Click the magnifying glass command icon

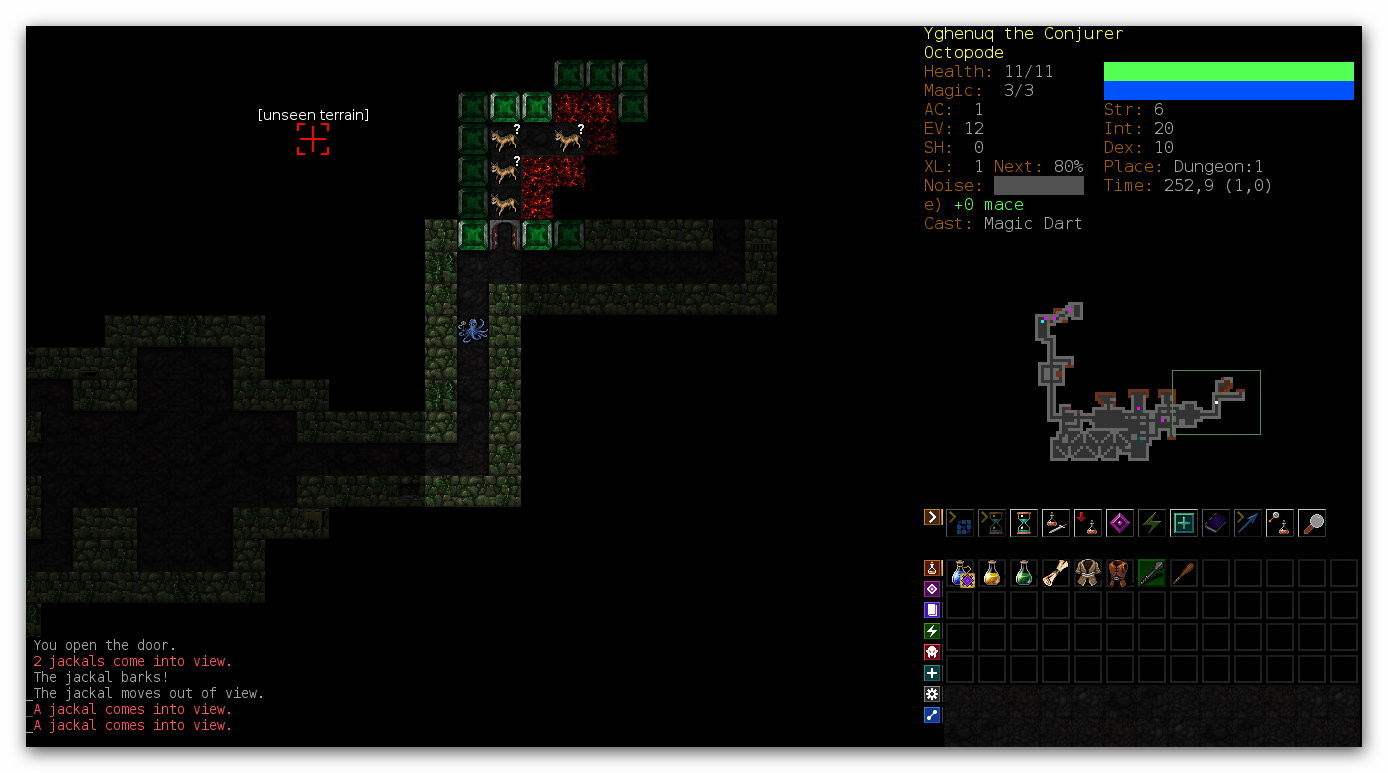(1312, 522)
